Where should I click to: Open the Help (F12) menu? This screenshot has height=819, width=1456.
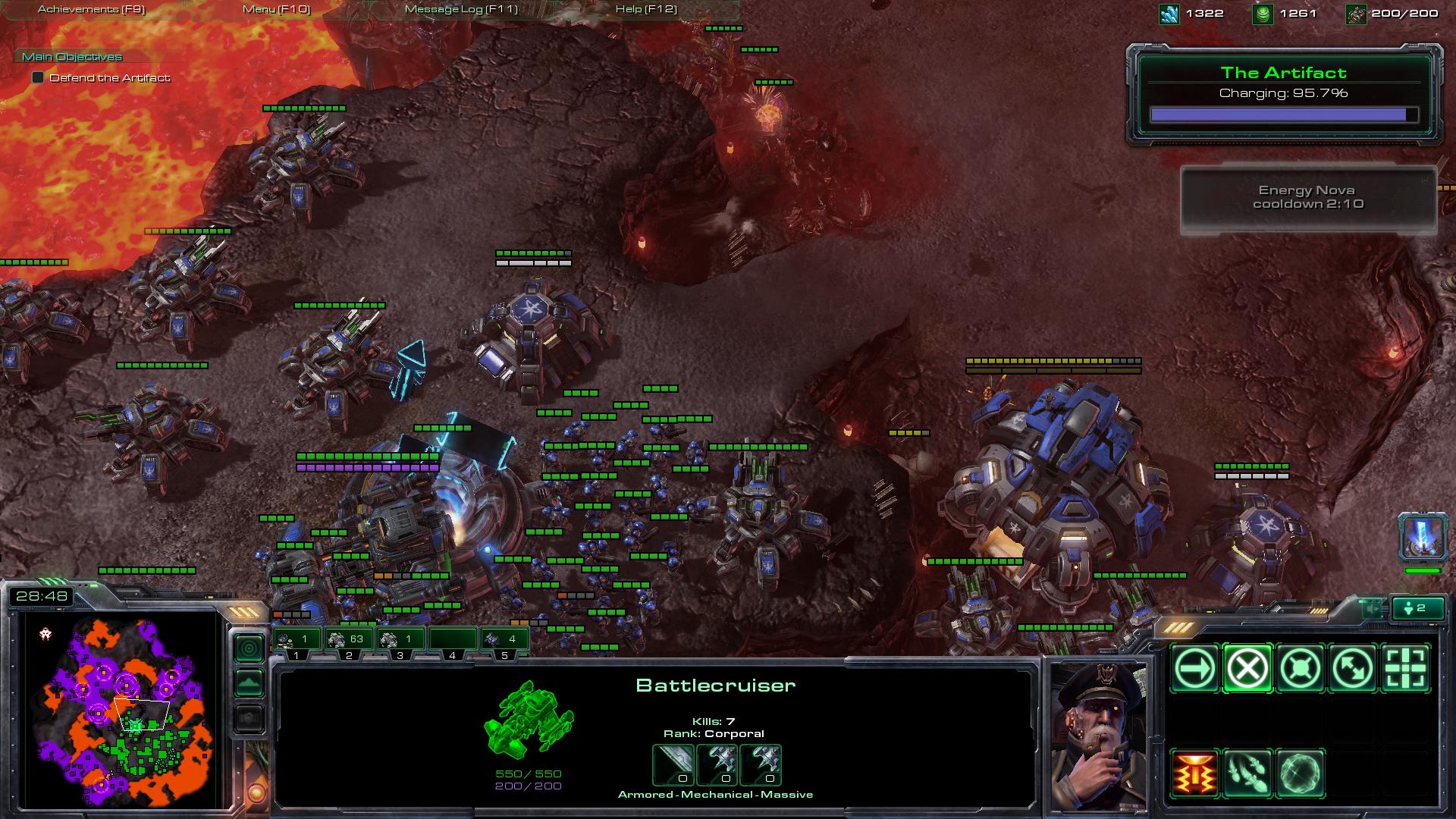click(x=646, y=9)
